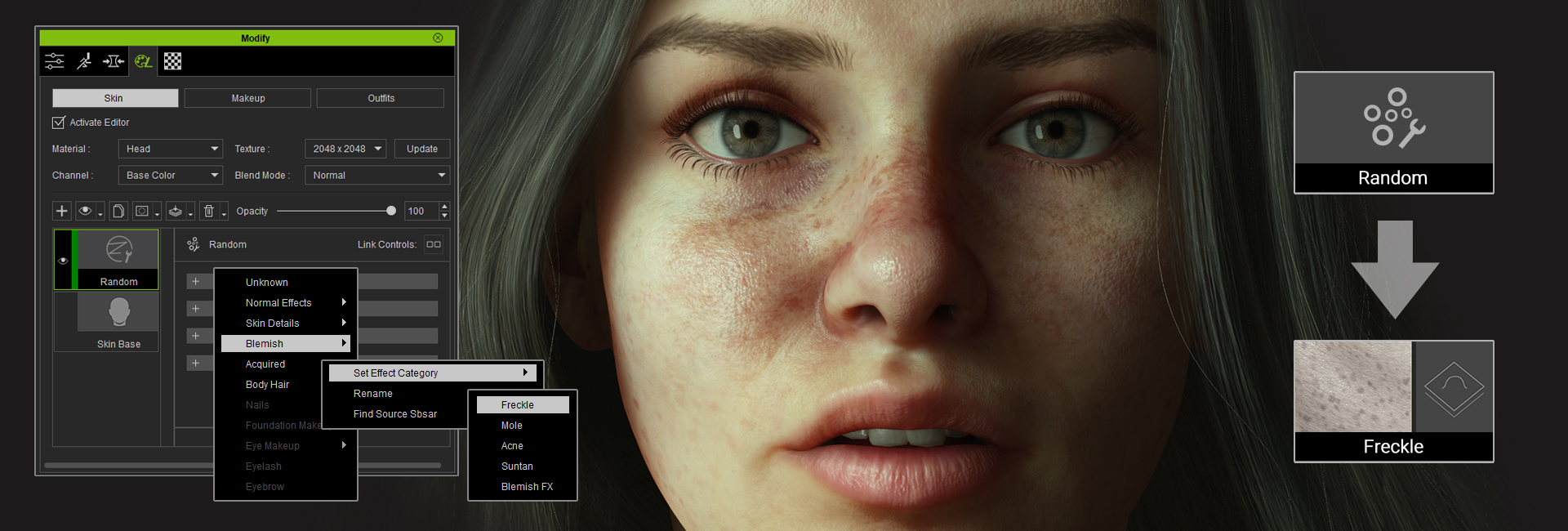Click Find Source Sbsar option
1568x531 pixels.
395,414
